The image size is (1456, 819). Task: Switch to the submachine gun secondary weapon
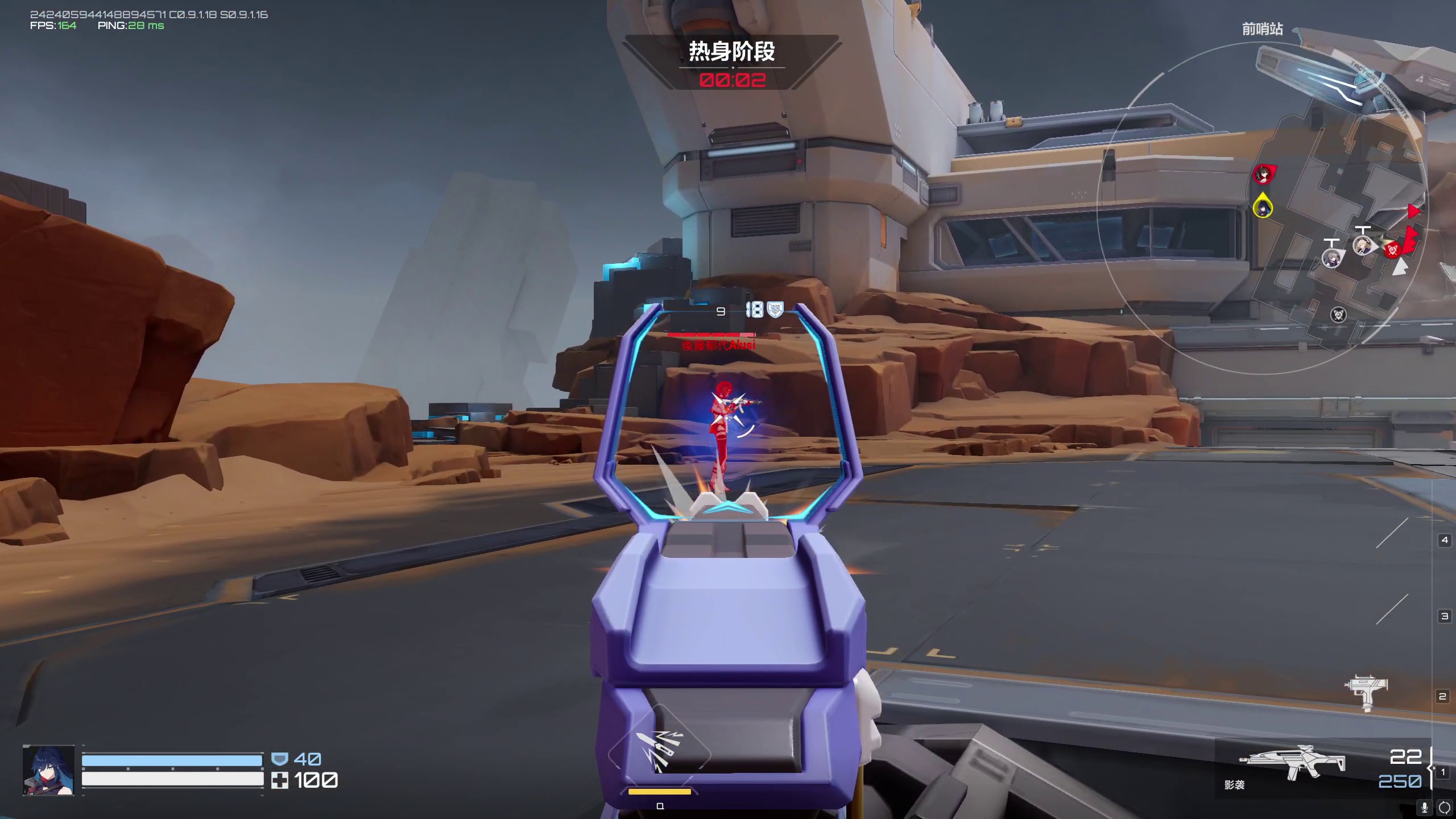(x=1366, y=692)
